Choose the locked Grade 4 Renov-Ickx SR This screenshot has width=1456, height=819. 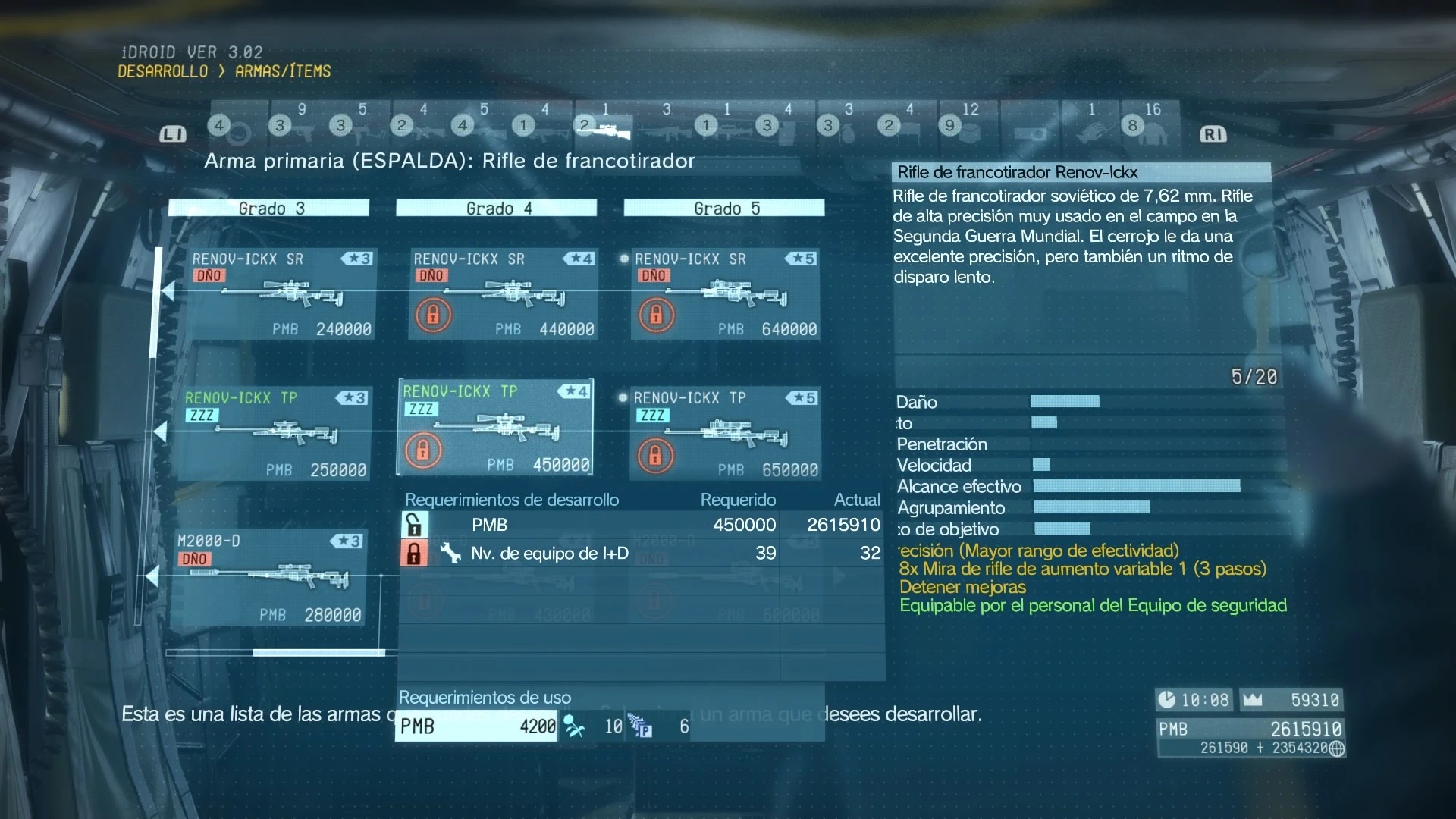[x=503, y=293]
